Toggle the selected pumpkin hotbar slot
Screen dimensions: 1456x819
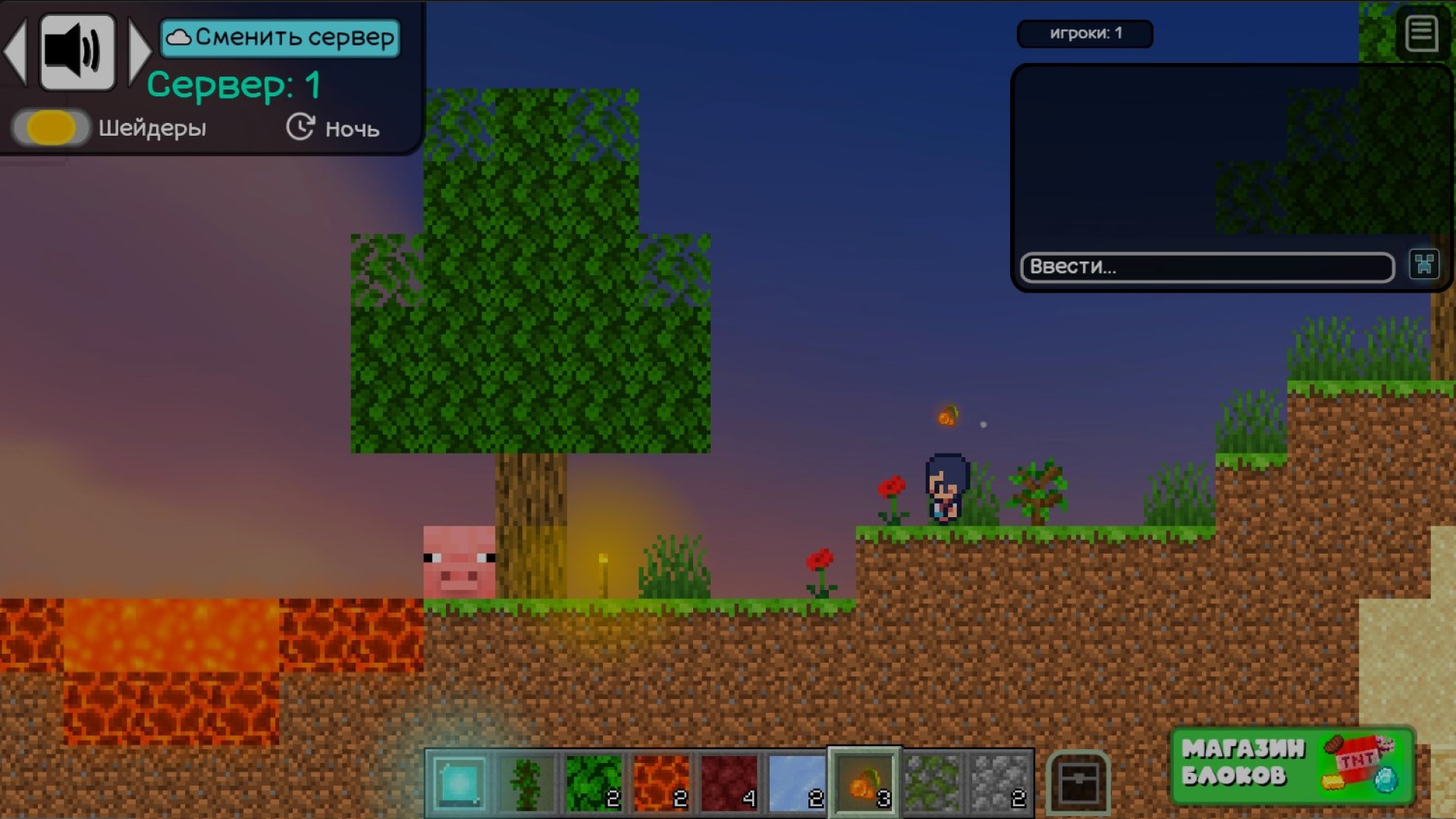coord(864,782)
